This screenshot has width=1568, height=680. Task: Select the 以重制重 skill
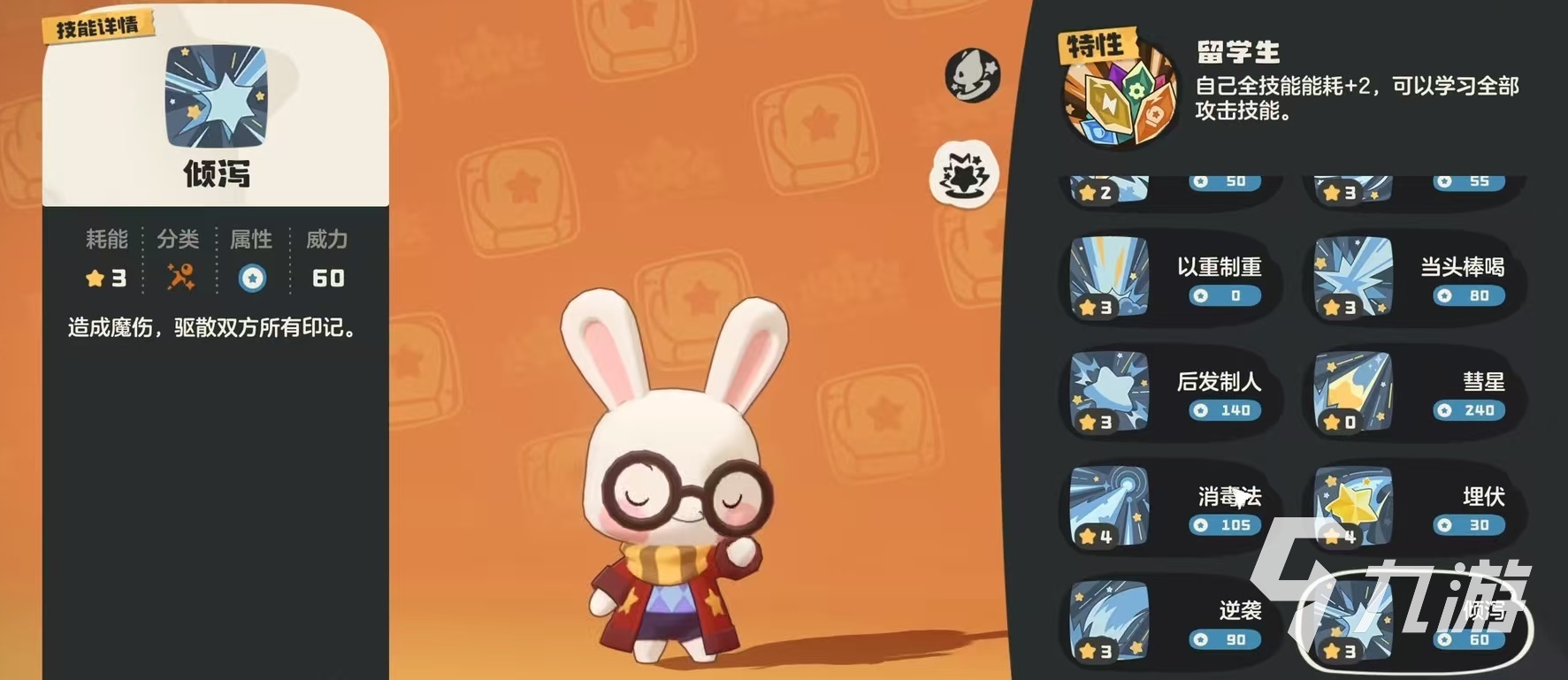[1167, 279]
